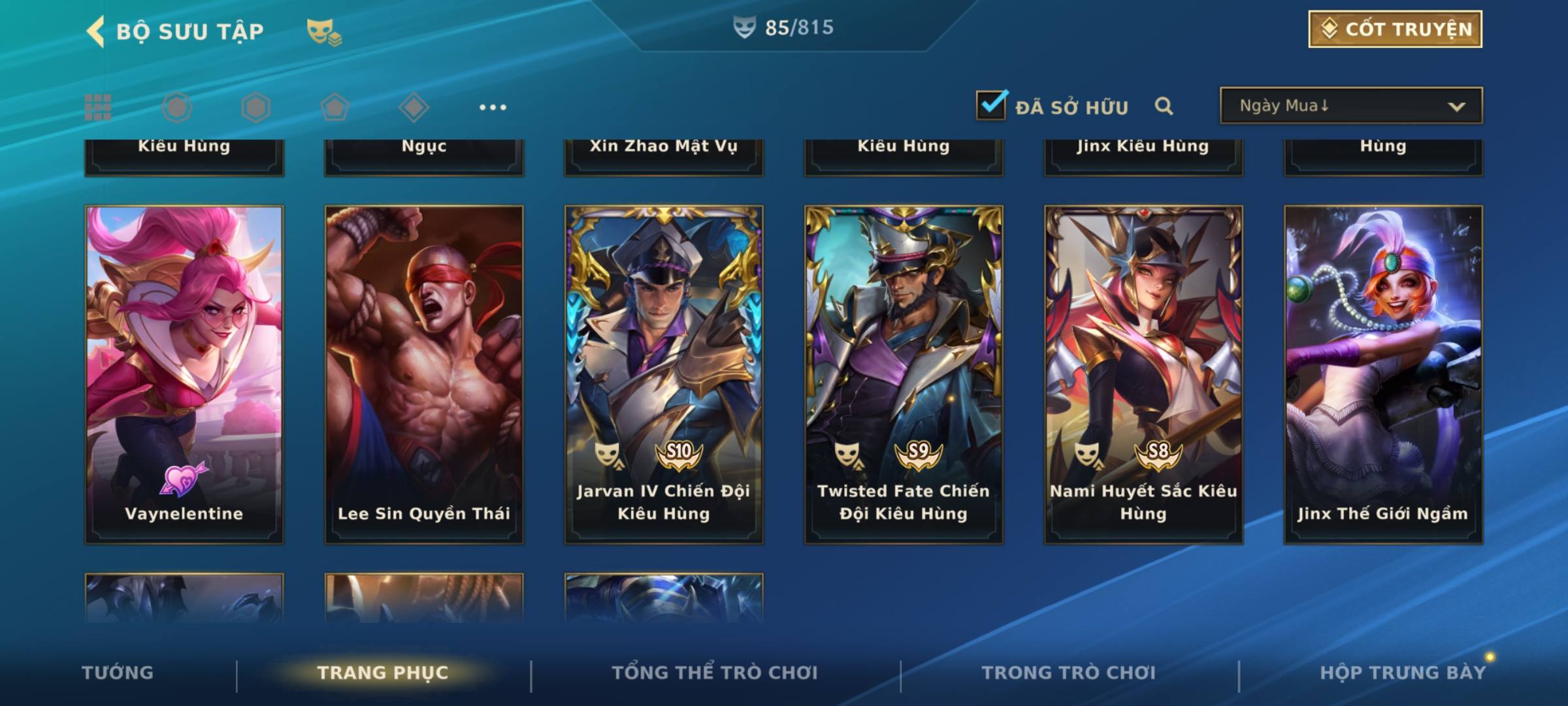The width and height of the screenshot is (1568, 706).
Task: Switch to Tổng Thể Trò Chơi tab
Action: coord(714,673)
